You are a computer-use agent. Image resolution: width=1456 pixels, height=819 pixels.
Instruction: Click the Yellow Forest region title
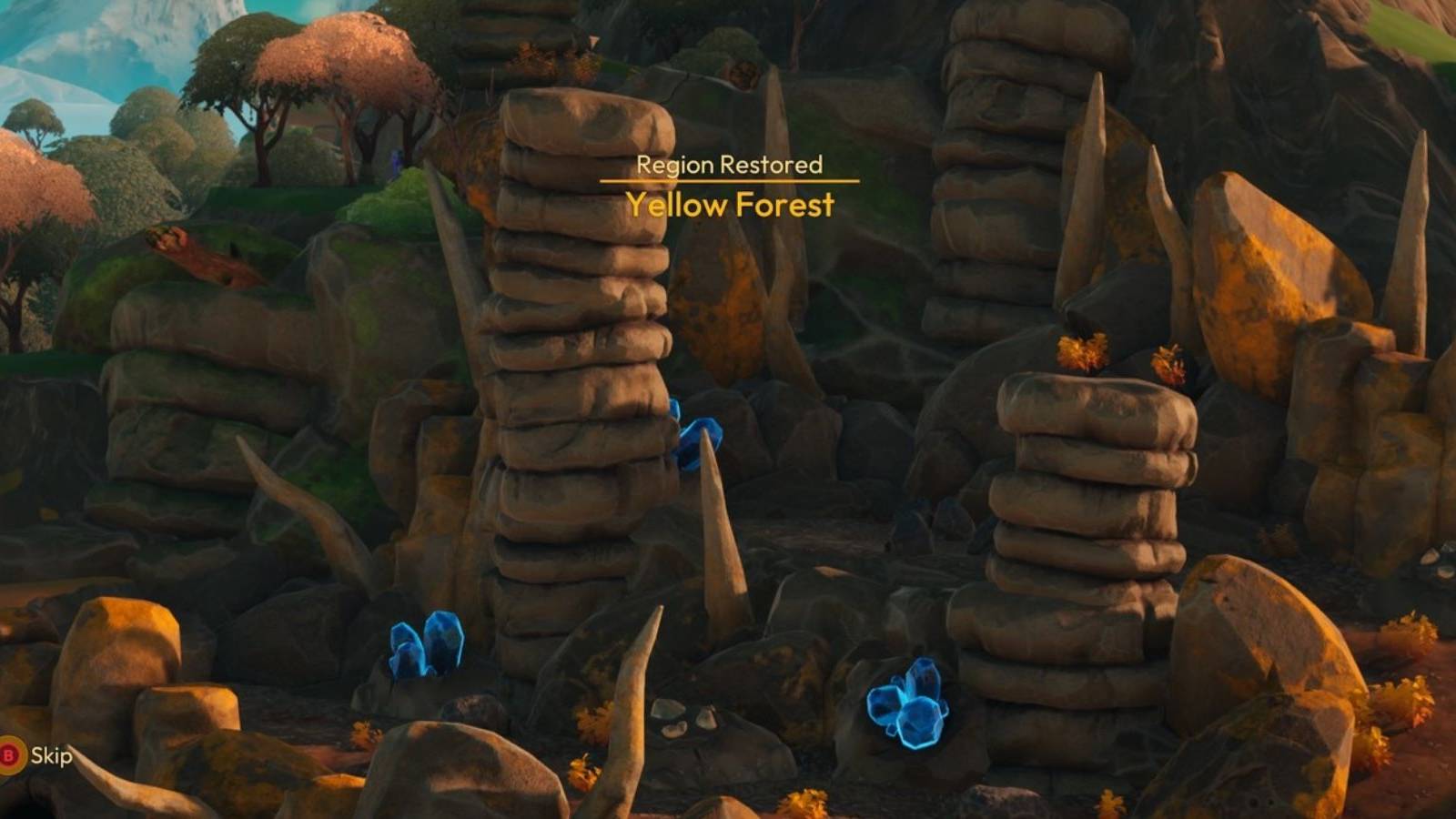(x=730, y=207)
